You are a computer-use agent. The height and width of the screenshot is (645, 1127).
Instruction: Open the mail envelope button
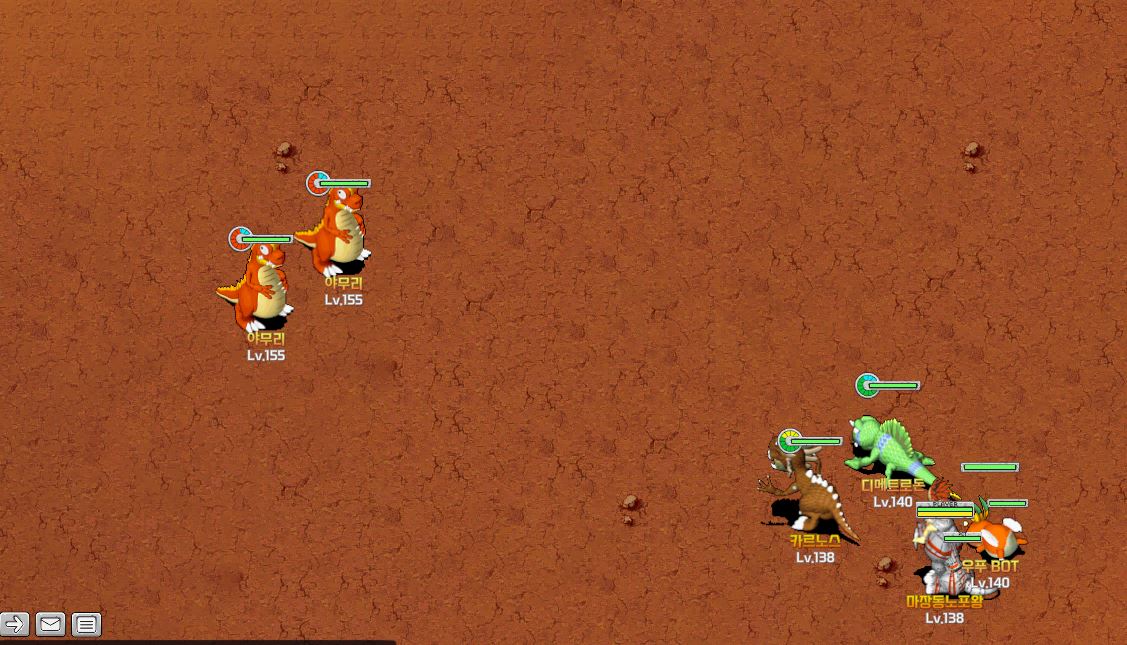pyautogui.click(x=50, y=625)
